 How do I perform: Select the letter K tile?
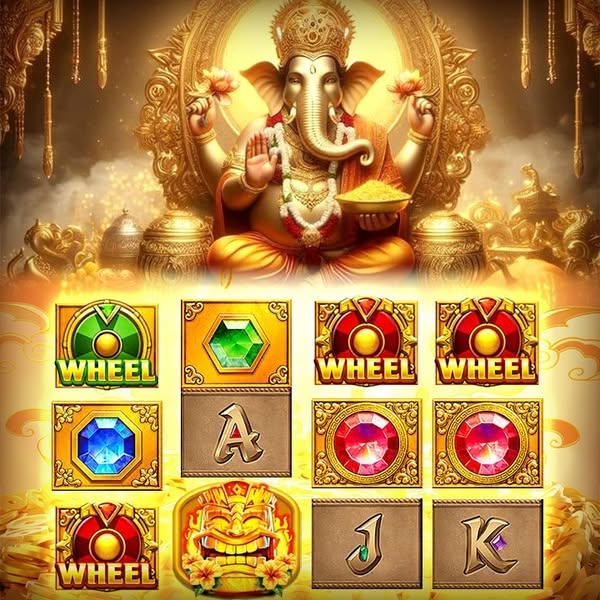coord(486,544)
